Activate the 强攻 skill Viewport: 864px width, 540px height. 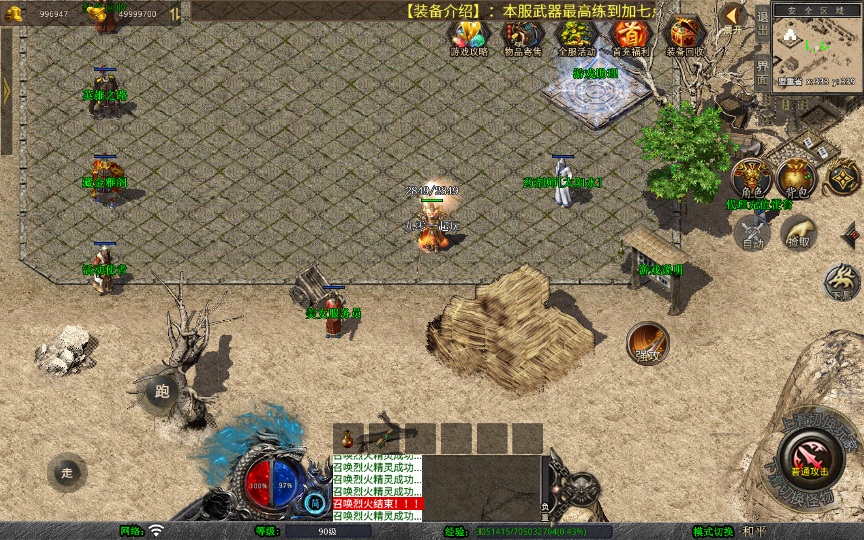[x=647, y=342]
